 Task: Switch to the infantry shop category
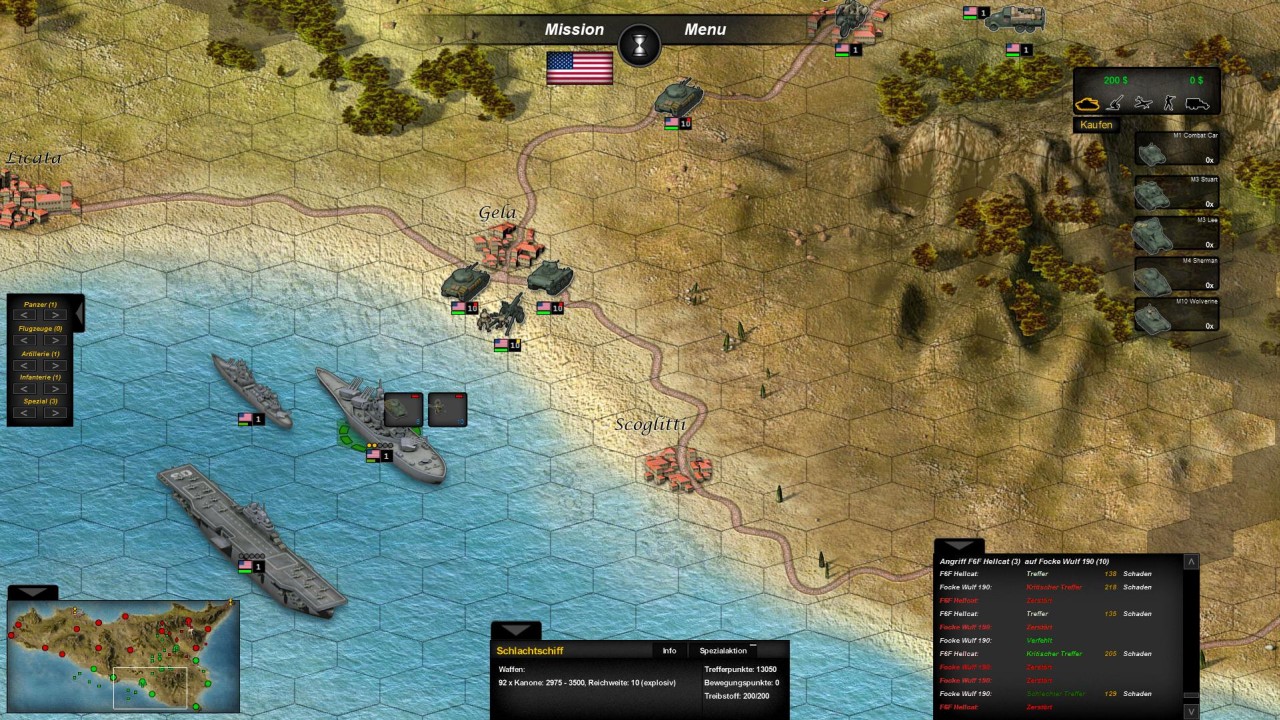(x=1169, y=103)
